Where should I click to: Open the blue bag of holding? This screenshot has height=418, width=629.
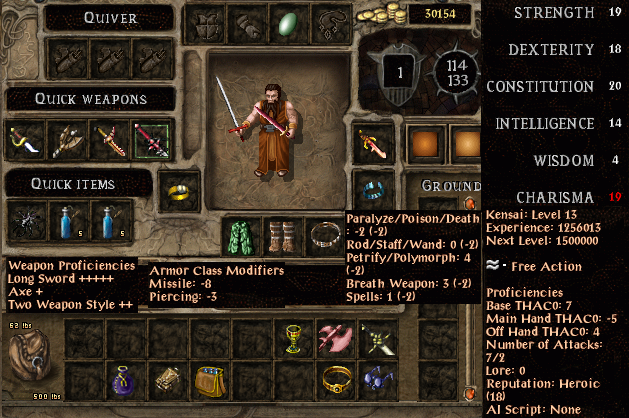(x=208, y=380)
